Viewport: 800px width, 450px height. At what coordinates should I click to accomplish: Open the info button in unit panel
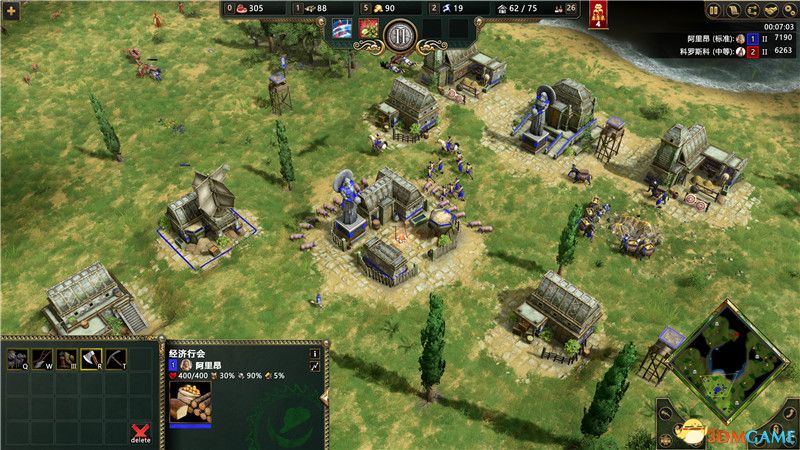click(x=314, y=353)
